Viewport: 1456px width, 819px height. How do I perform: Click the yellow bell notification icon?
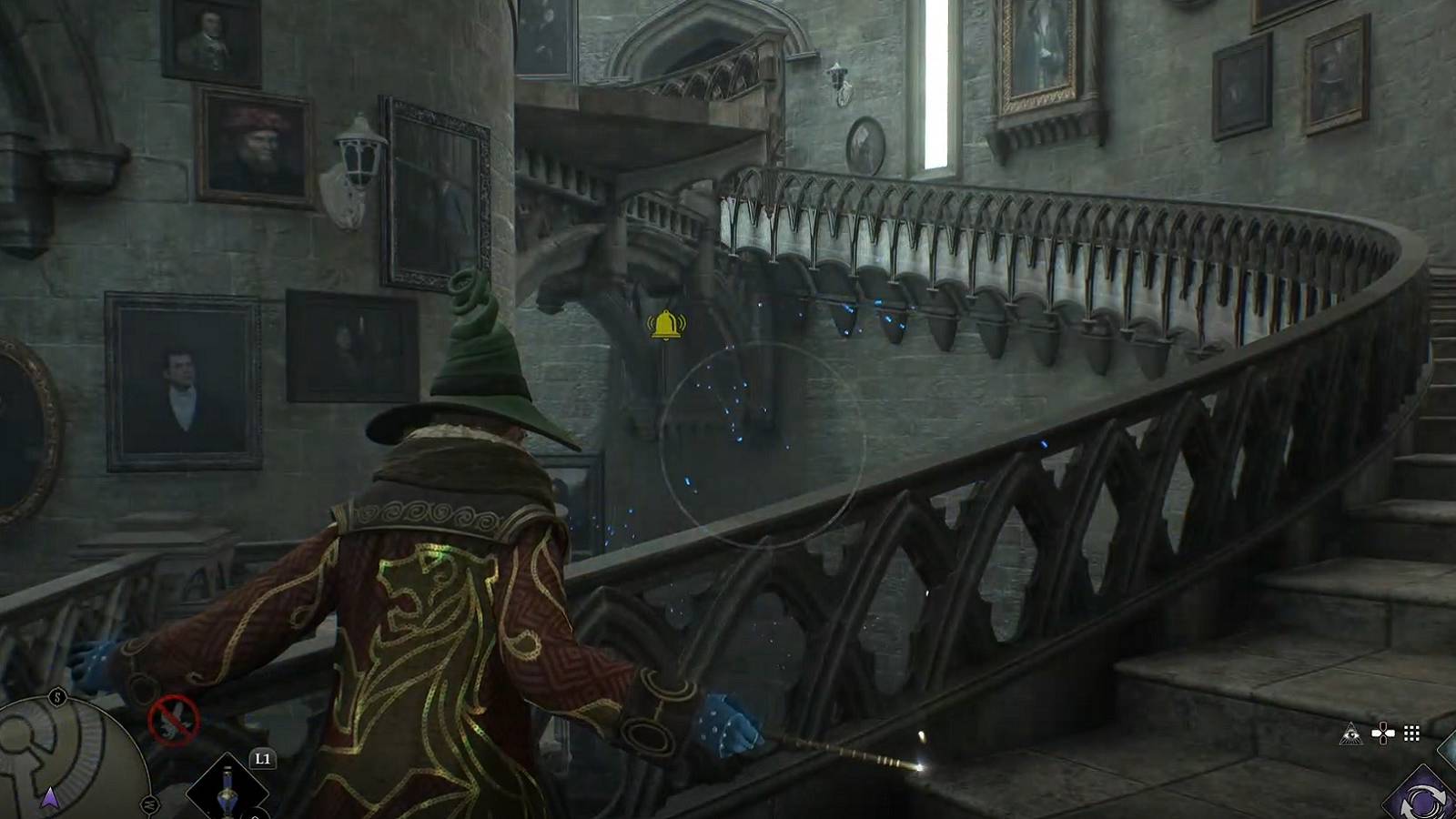[665, 326]
